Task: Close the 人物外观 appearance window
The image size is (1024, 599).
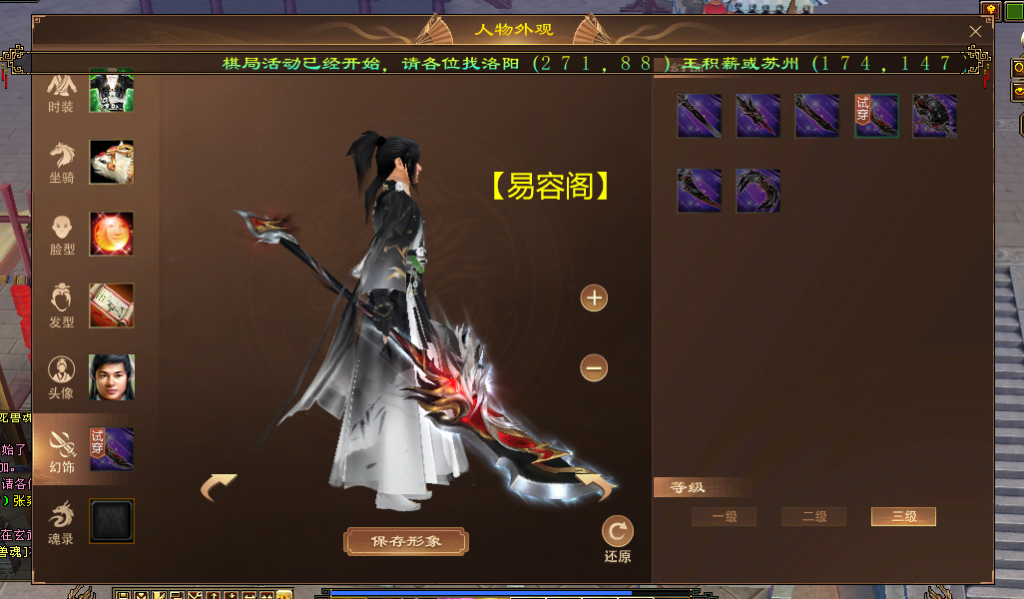Action: click(x=975, y=31)
